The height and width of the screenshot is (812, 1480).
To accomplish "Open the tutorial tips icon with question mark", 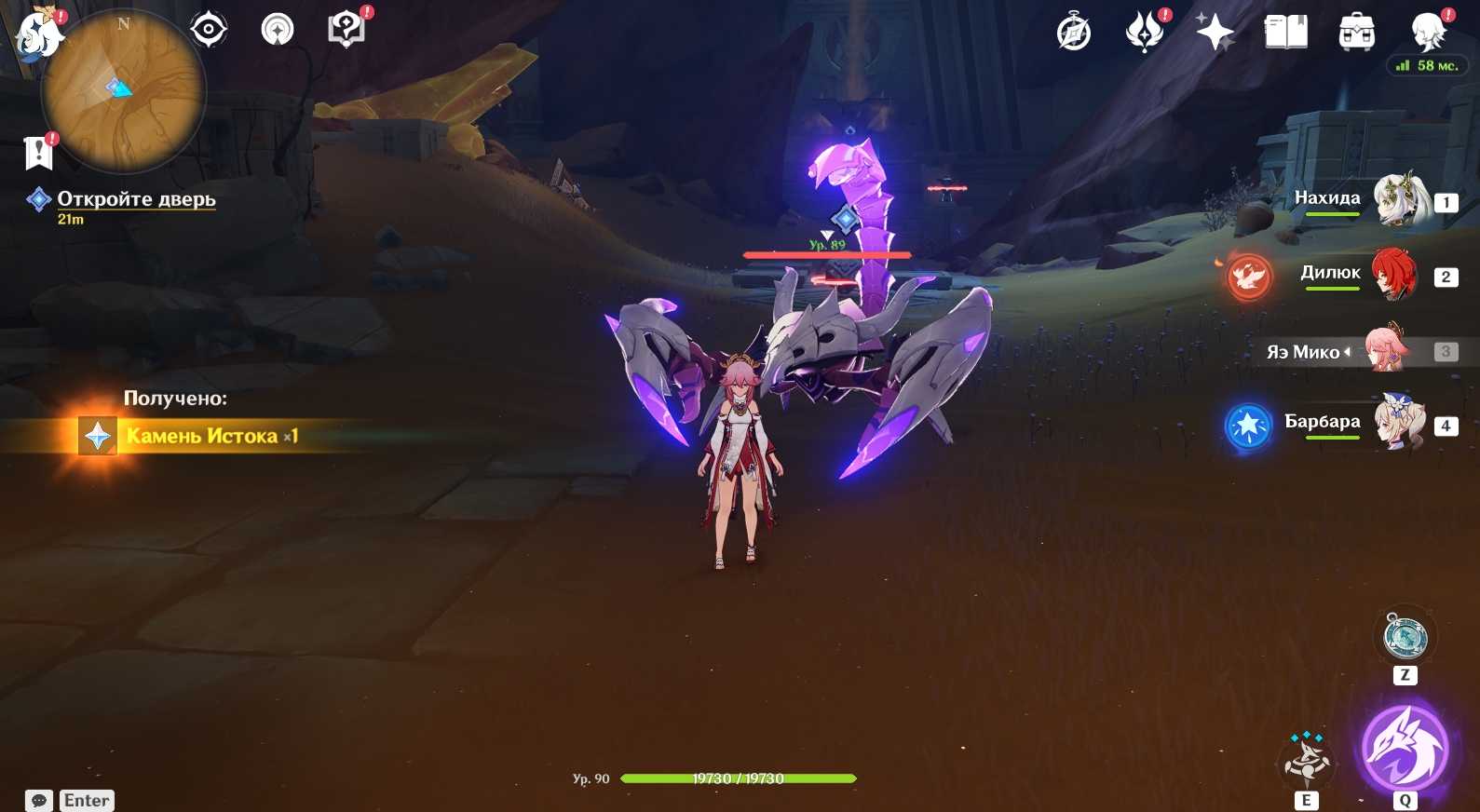I will [x=346, y=30].
